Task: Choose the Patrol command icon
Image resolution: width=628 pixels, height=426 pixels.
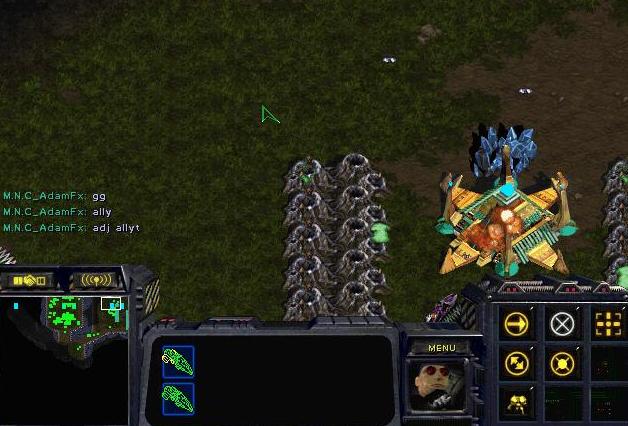Action: [x=517, y=362]
